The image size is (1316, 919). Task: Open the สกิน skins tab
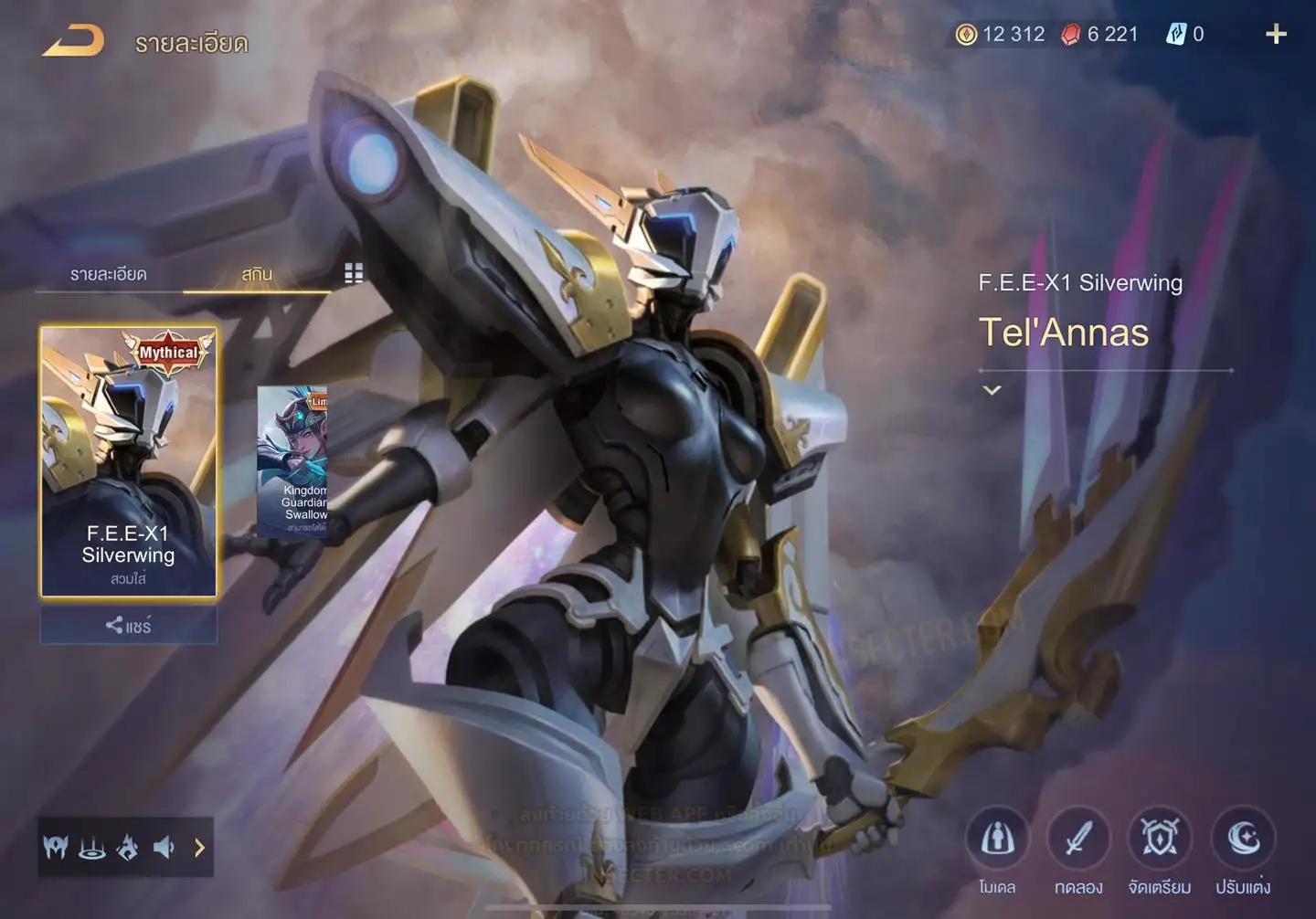point(257,274)
